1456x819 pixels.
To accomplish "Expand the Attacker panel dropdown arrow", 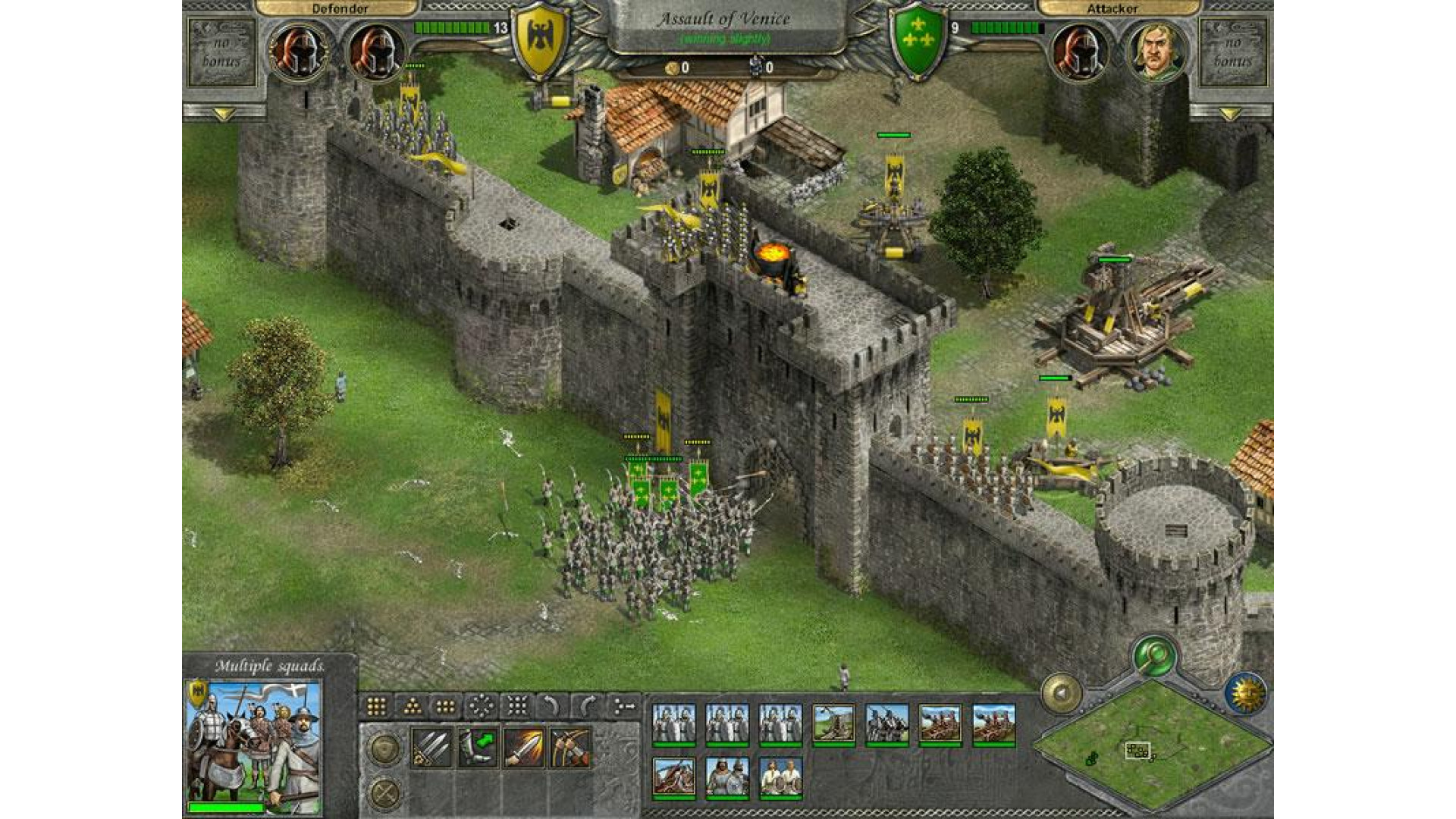I will [x=1230, y=115].
